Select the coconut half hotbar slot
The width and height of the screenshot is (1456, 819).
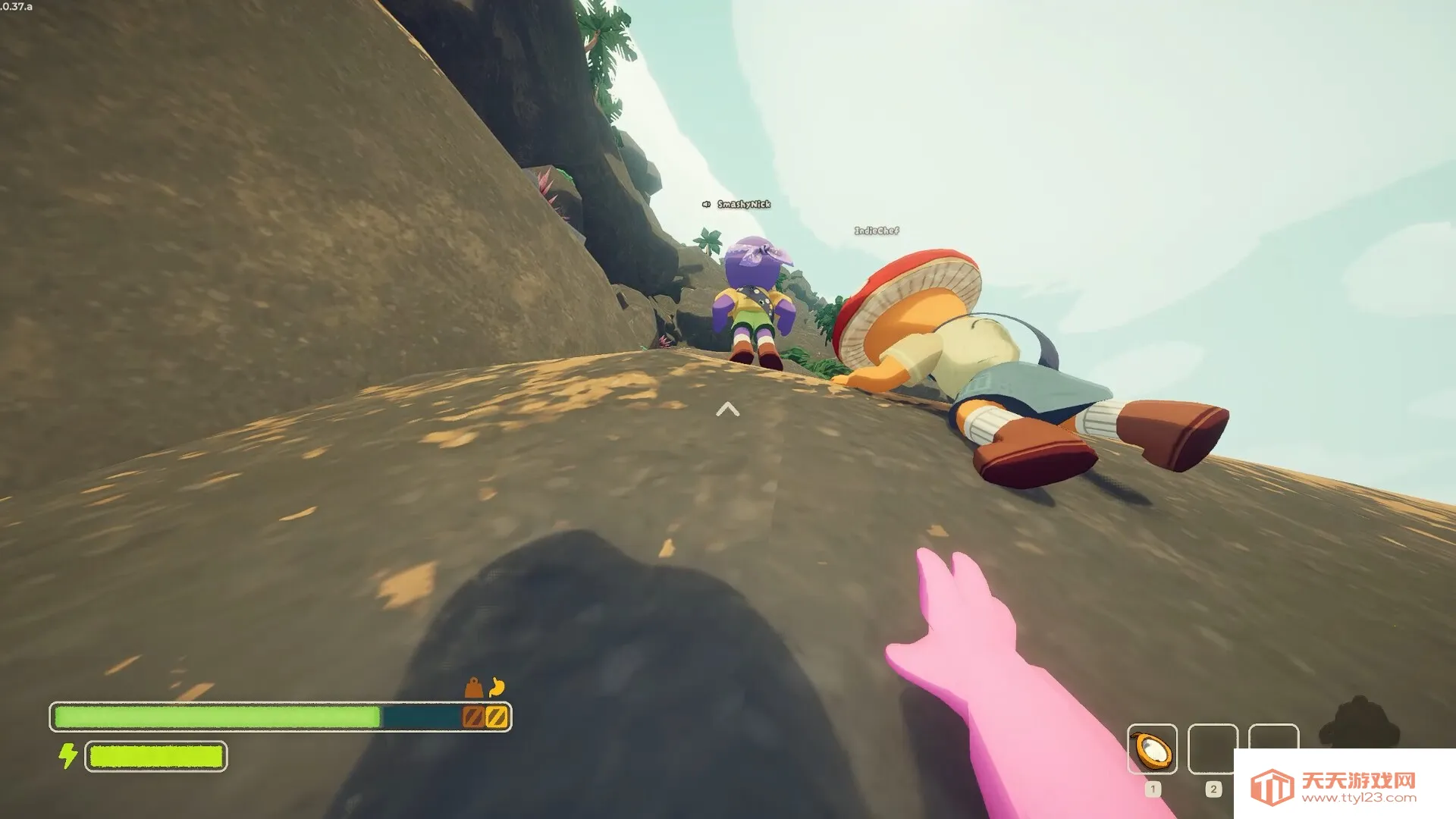[x=1152, y=748]
